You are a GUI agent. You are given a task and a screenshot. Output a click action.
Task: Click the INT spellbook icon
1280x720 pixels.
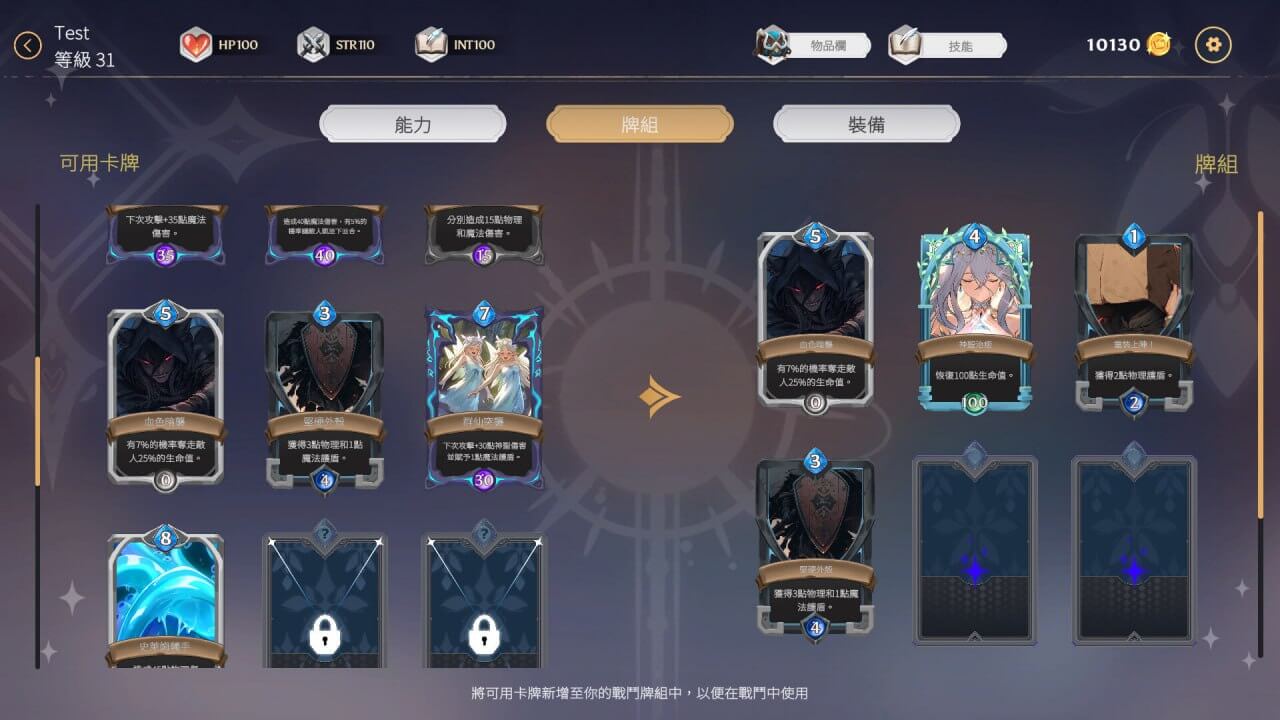431,44
